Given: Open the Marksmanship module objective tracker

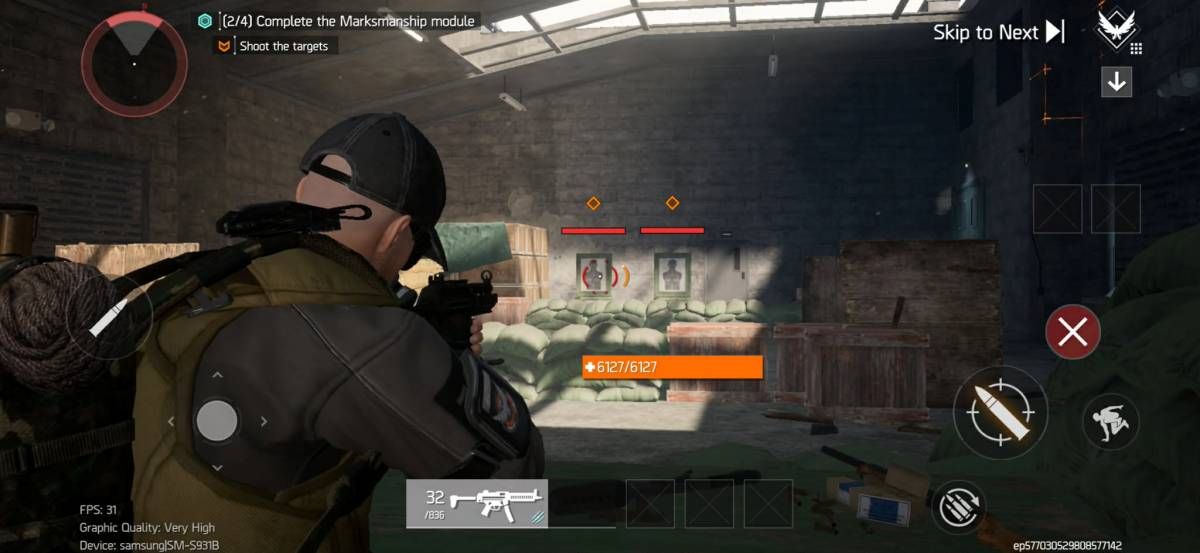Looking at the screenshot, I should (x=338, y=20).
